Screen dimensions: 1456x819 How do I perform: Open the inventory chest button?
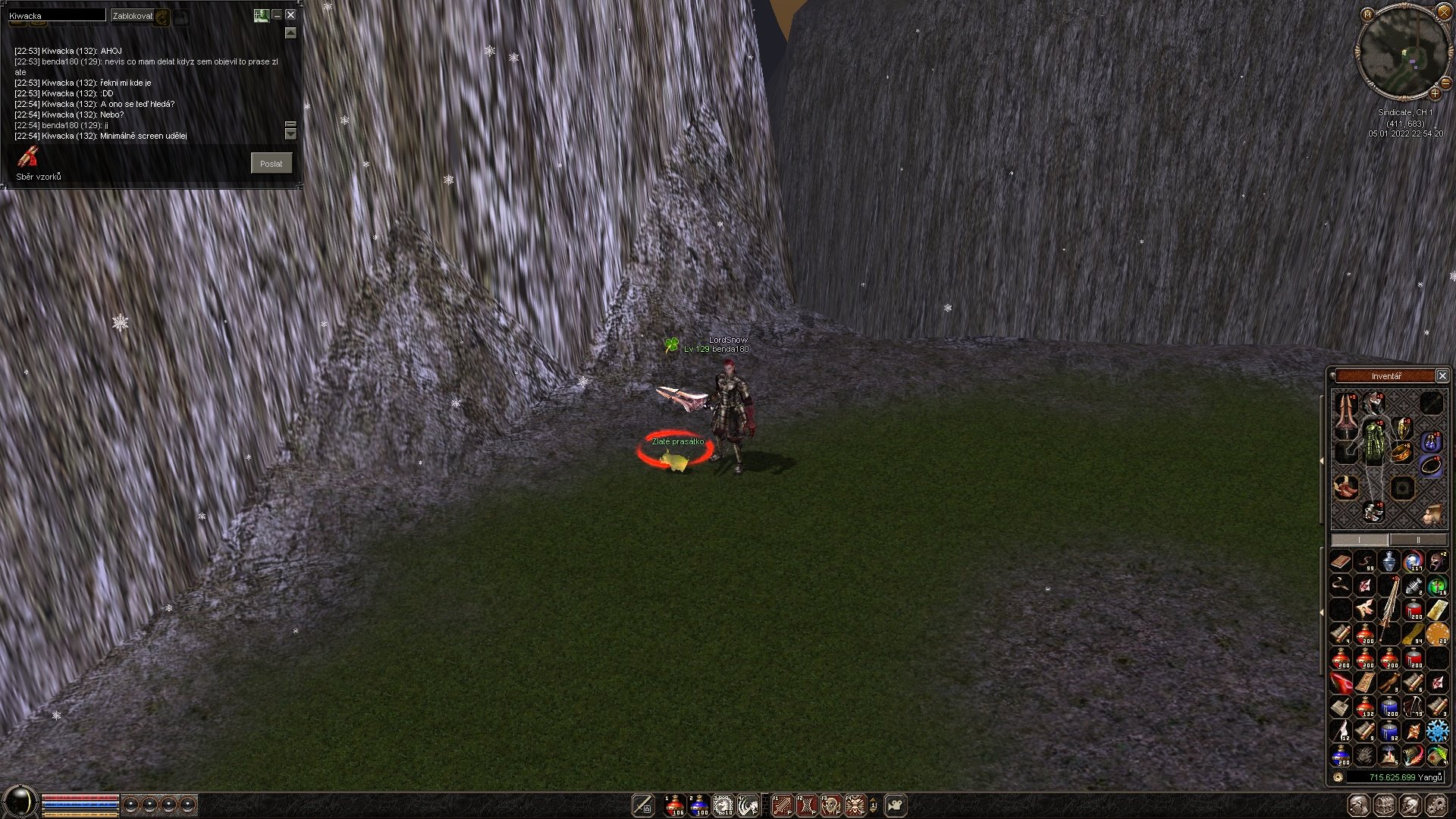tap(1385, 805)
